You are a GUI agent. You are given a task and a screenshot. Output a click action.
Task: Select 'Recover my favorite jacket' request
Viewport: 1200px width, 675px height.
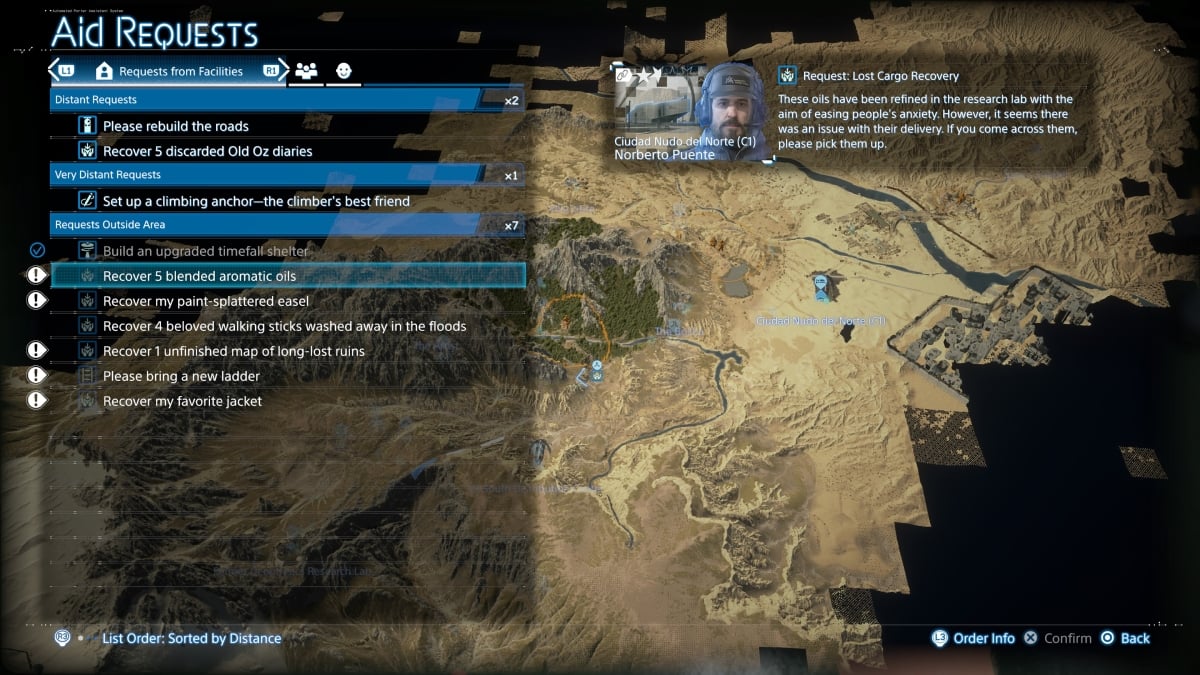coord(182,401)
